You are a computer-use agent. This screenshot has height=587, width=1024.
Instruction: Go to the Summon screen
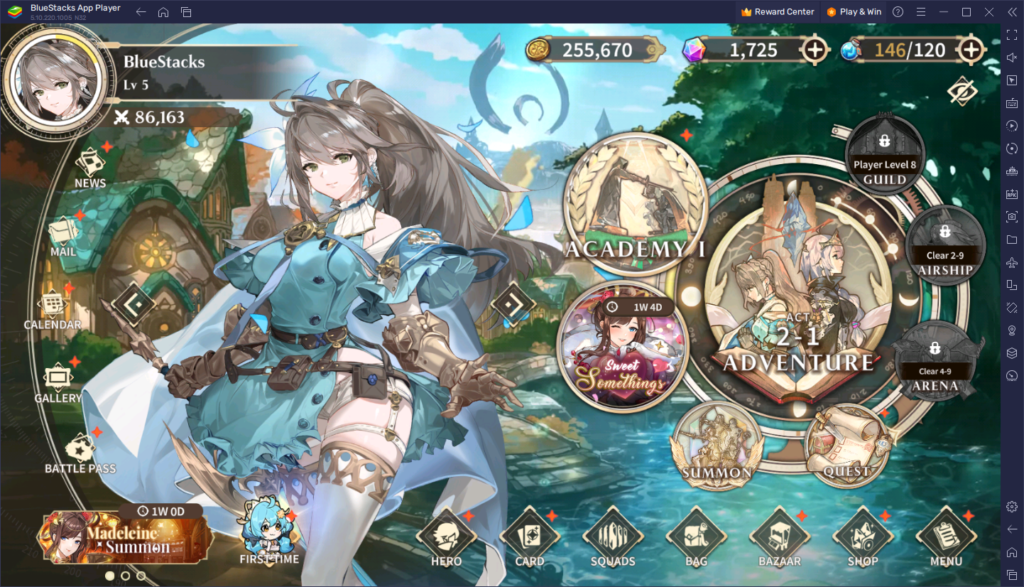point(716,443)
